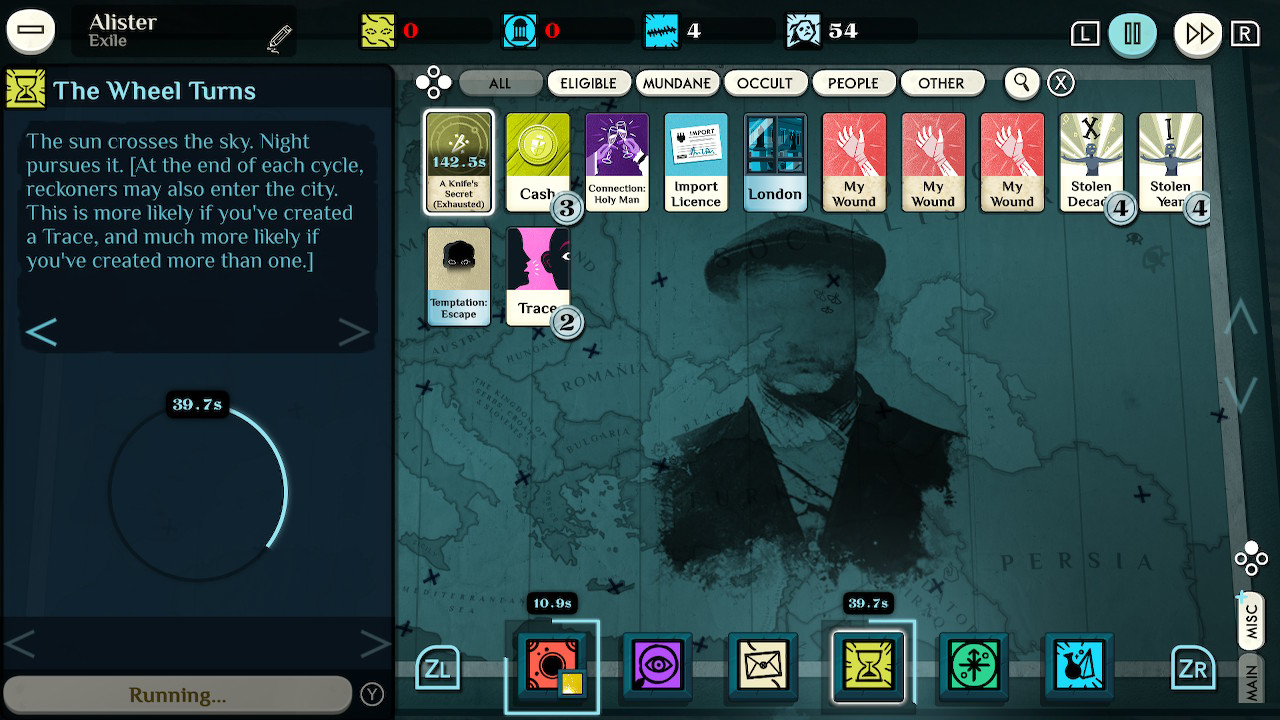Click the cyan flask verb tile

1079,666
